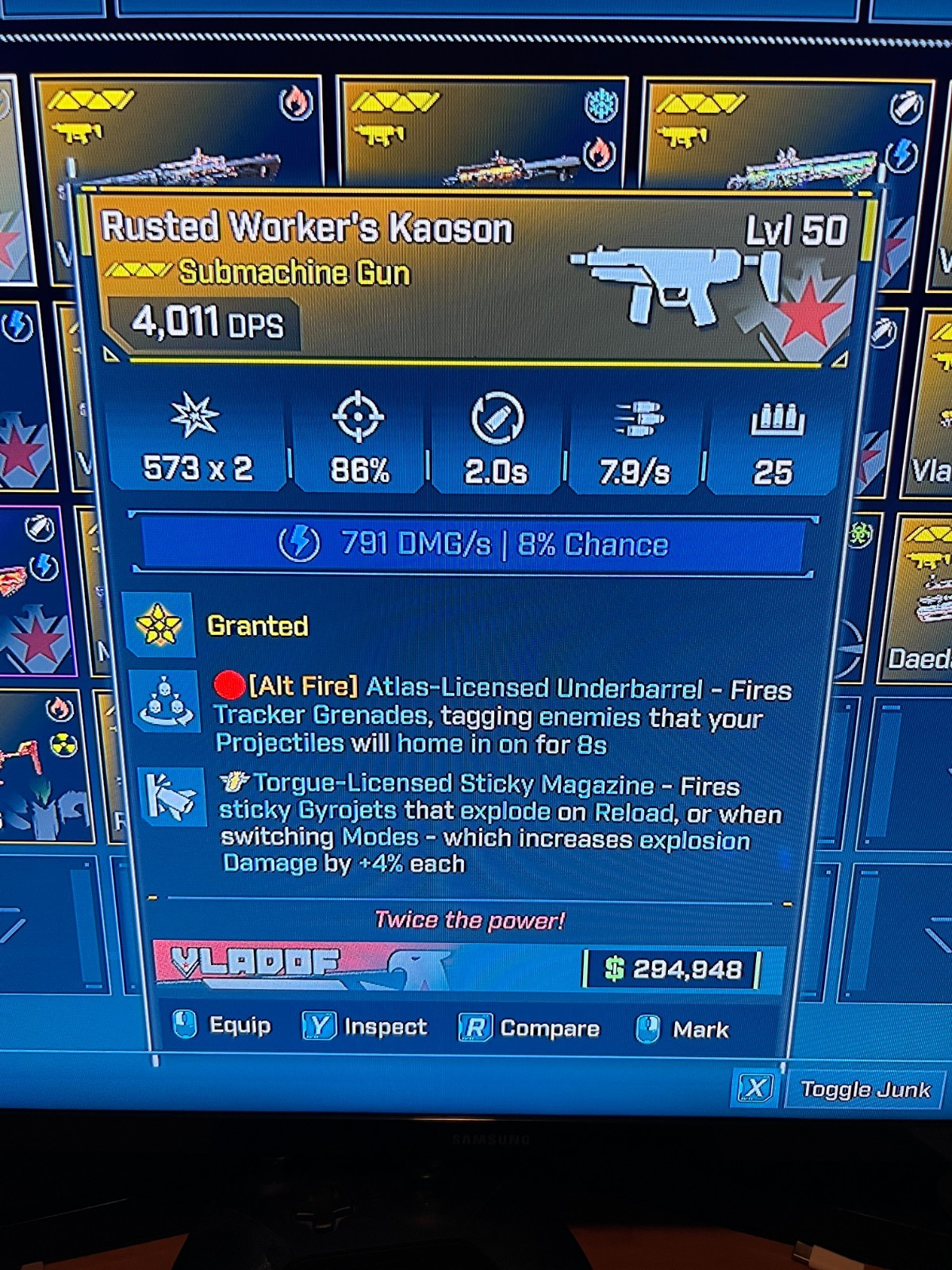Toggle Junk status for the item
The width and height of the screenshot is (952, 1270).
pyautogui.click(x=837, y=1089)
